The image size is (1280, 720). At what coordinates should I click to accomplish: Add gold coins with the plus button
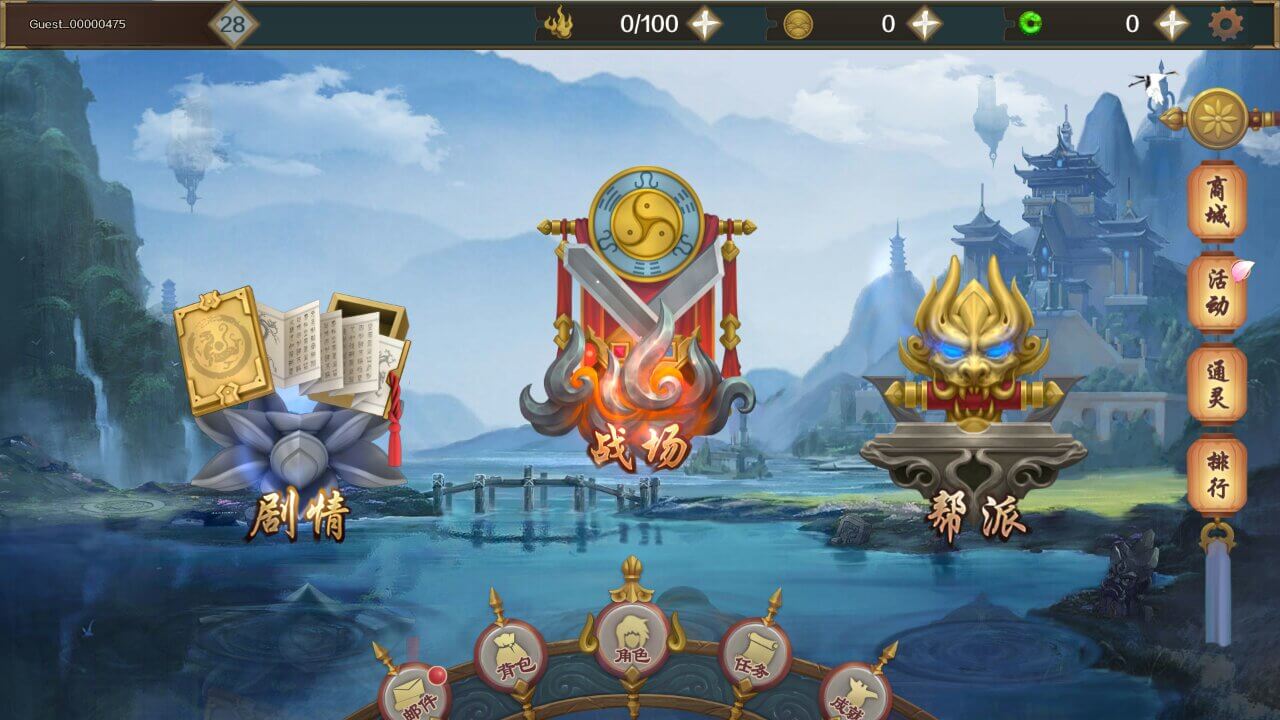[x=924, y=24]
